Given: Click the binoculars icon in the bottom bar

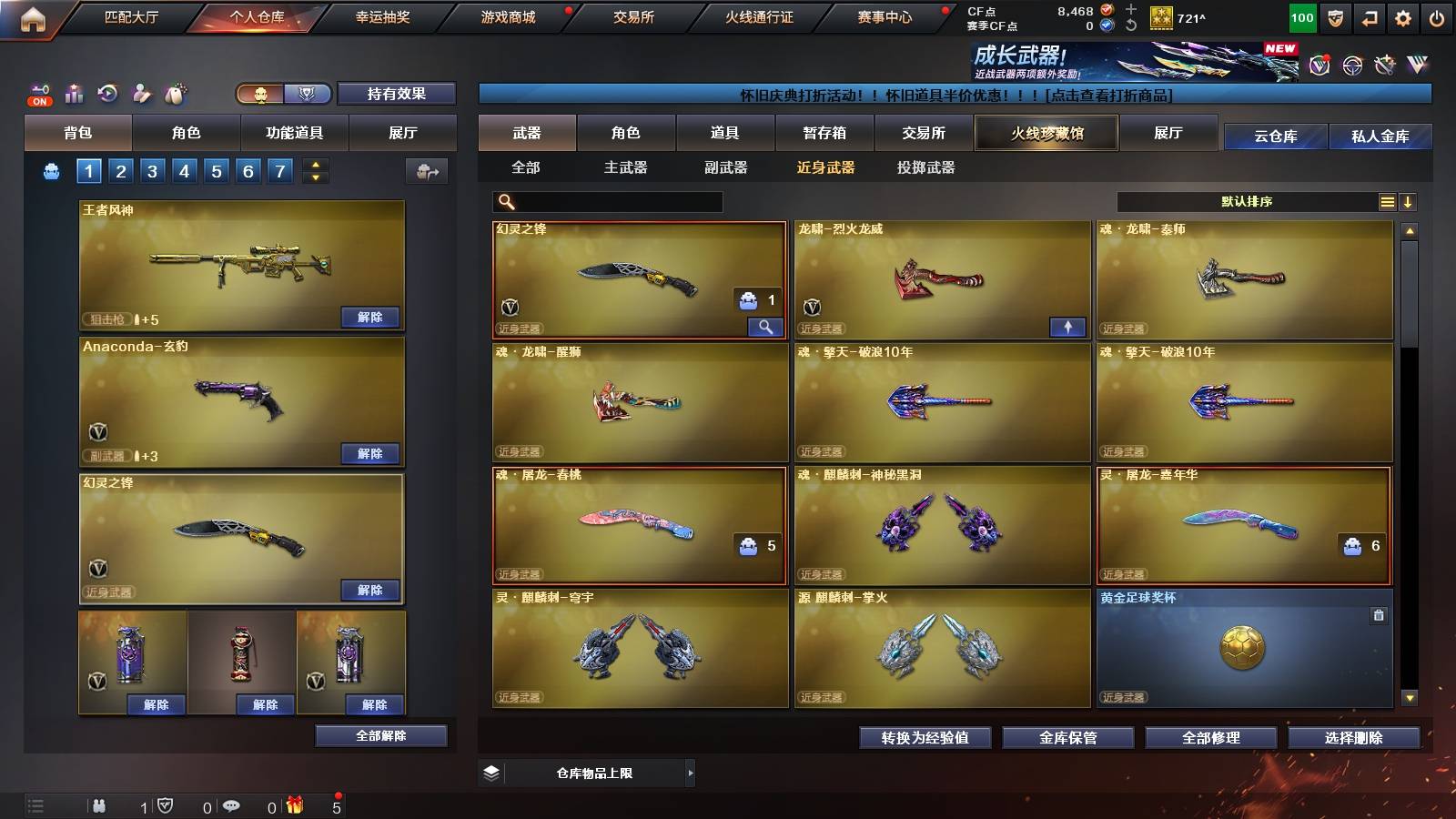Looking at the screenshot, I should pyautogui.click(x=98, y=806).
